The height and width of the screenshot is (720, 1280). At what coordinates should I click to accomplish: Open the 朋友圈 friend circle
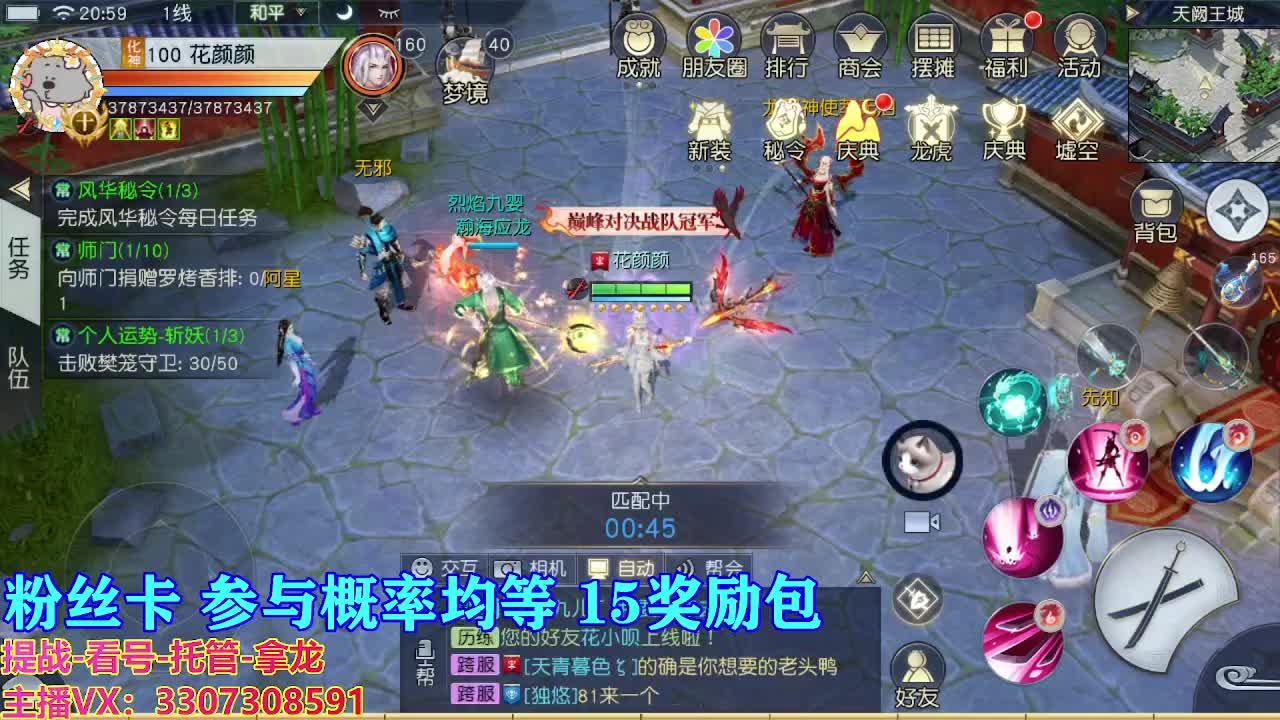pos(711,47)
